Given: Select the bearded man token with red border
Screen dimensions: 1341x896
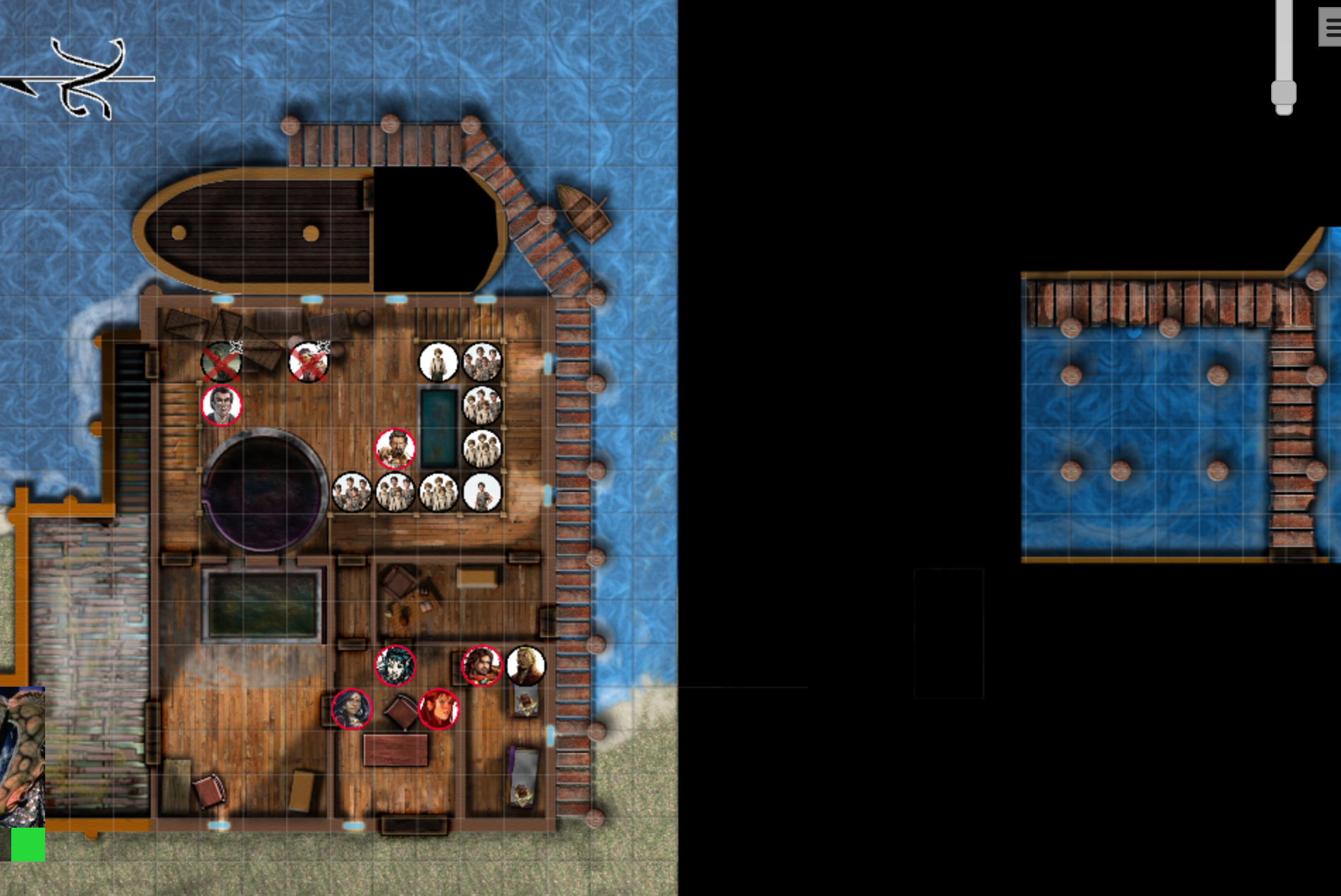Looking at the screenshot, I should pos(395,448).
